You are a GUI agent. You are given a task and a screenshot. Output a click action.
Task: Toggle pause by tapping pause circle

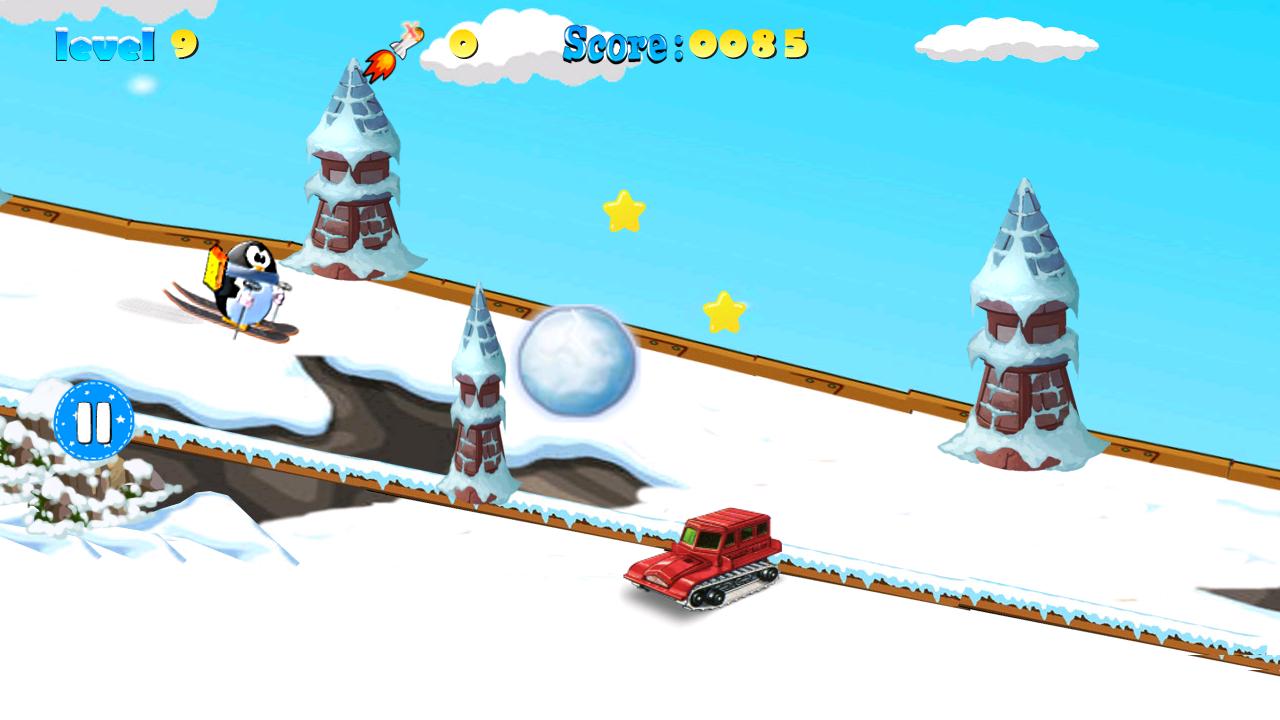(93, 419)
